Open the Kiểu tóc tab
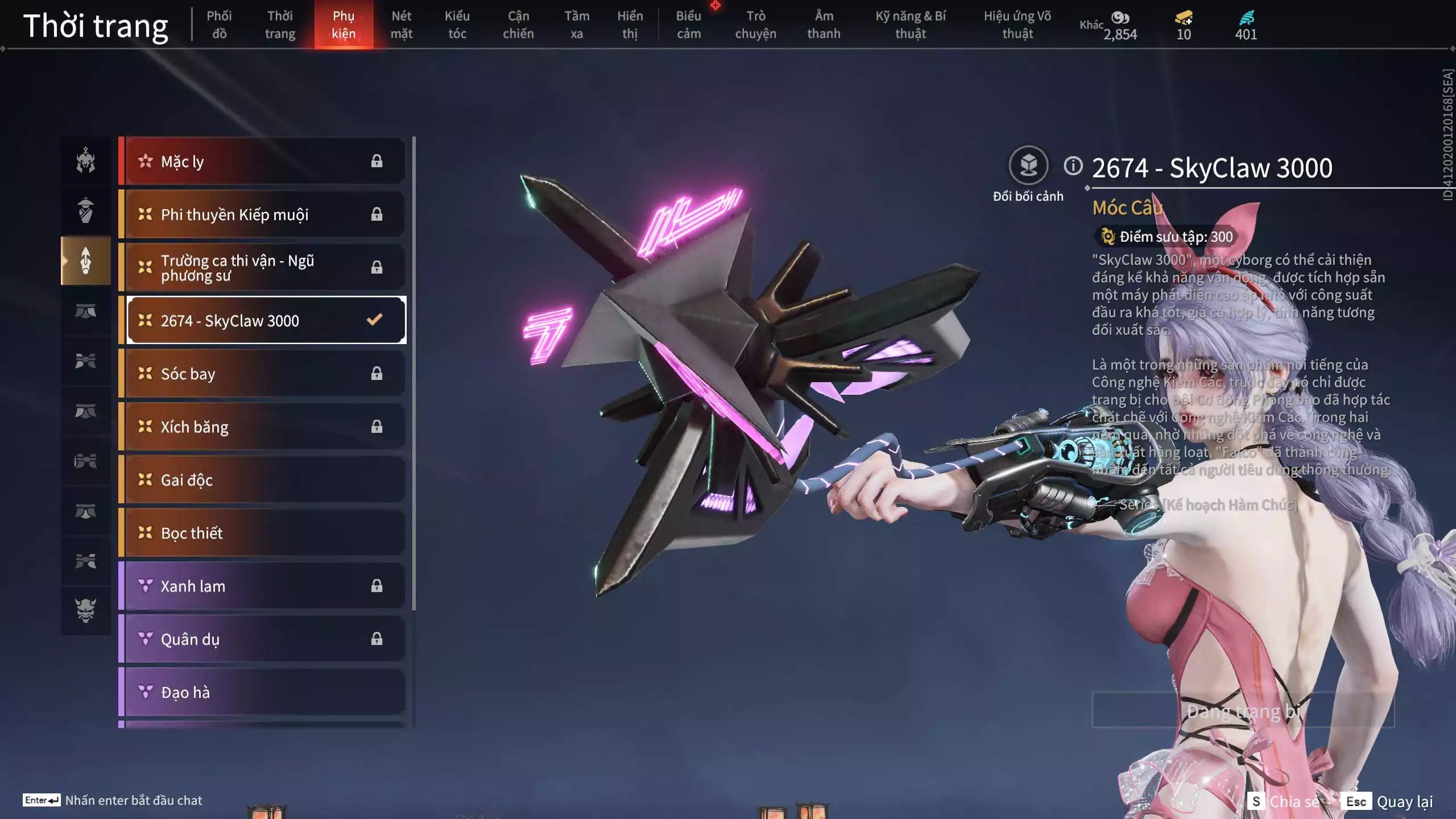Viewport: 1456px width, 819px height. click(457, 24)
